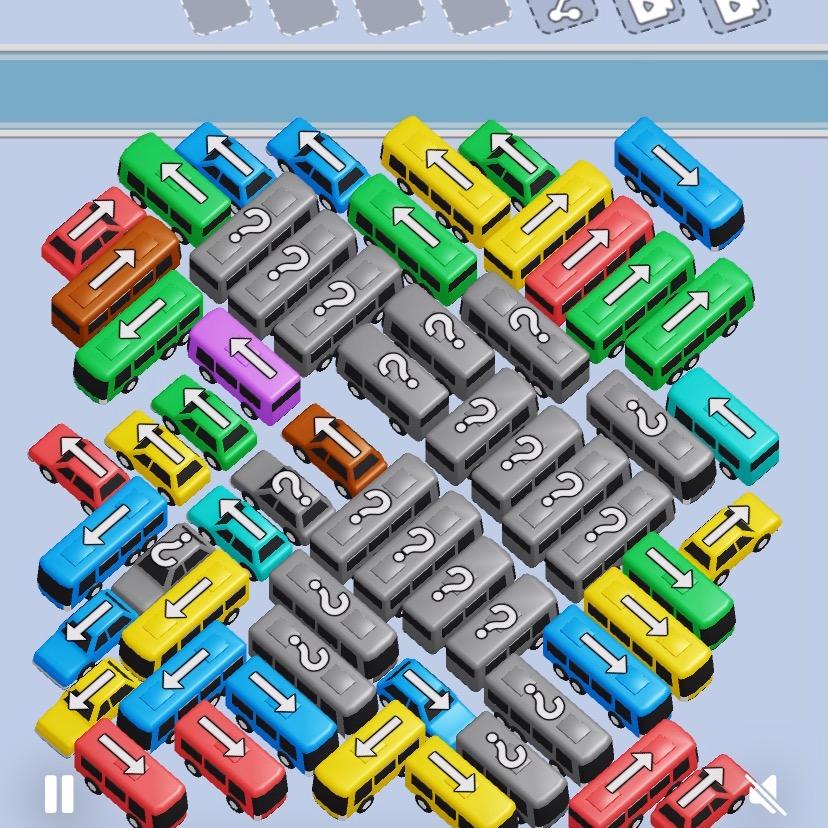Tap the brown bus
Image resolution: width=828 pixels, height=828 pixels.
(114, 275)
